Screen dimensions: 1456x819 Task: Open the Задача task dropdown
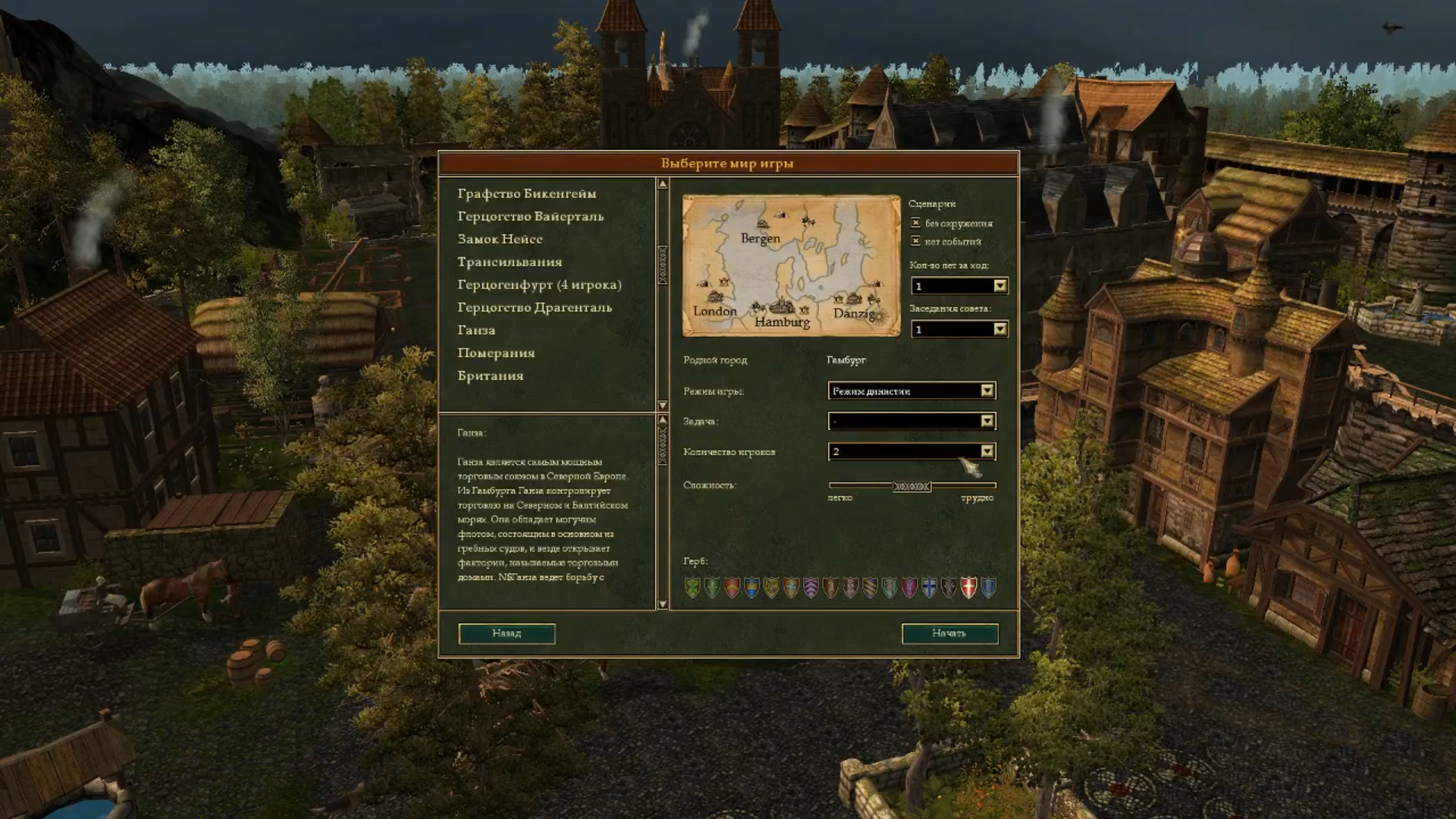(987, 421)
